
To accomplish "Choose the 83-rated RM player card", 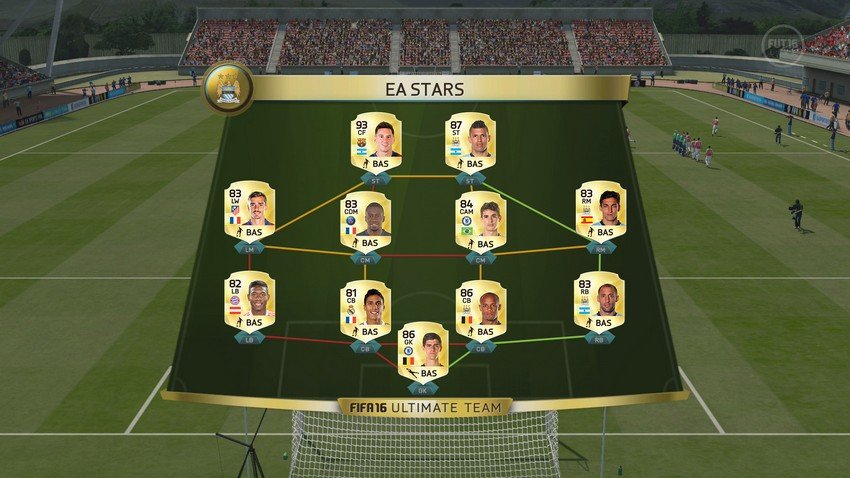I will [x=600, y=211].
